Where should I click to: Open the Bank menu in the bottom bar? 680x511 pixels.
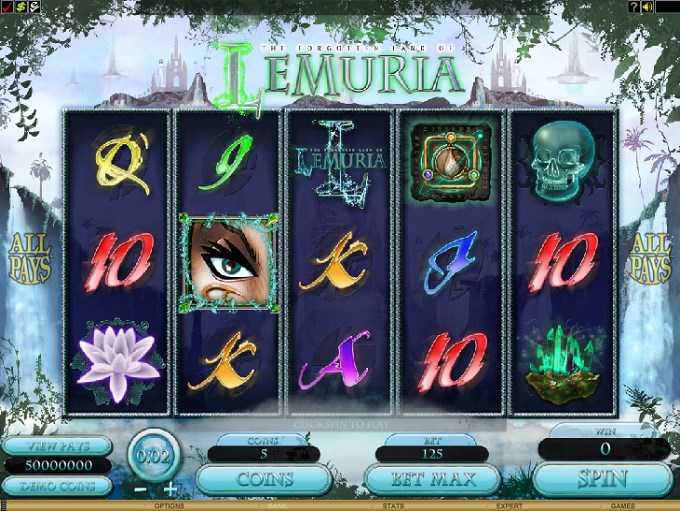click(x=276, y=506)
